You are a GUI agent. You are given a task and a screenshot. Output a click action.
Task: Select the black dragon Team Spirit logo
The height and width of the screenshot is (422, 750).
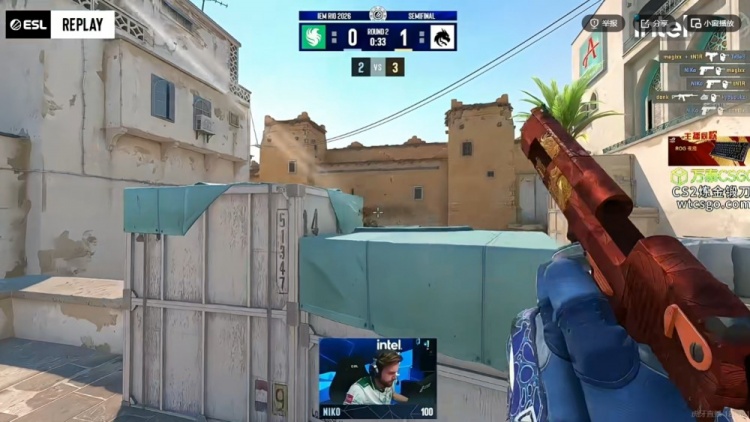click(x=441, y=37)
